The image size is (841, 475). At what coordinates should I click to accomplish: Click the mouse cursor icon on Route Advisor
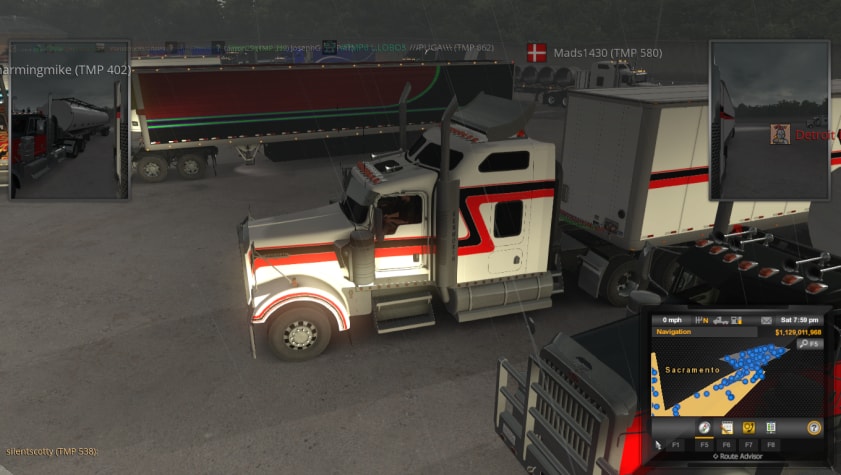pyautogui.click(x=658, y=442)
